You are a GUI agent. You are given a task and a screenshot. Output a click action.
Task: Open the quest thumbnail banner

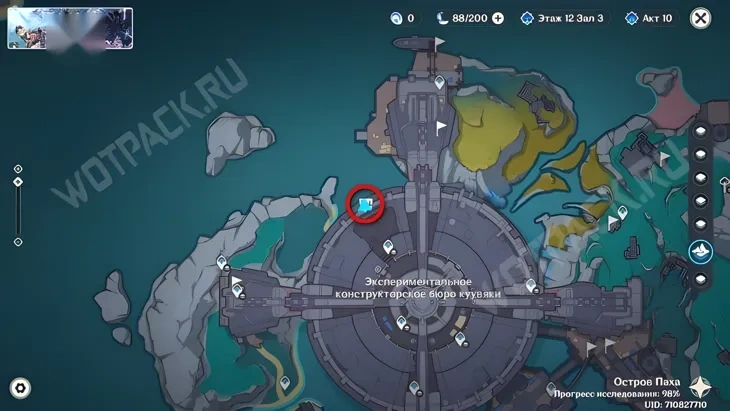(x=70, y=28)
